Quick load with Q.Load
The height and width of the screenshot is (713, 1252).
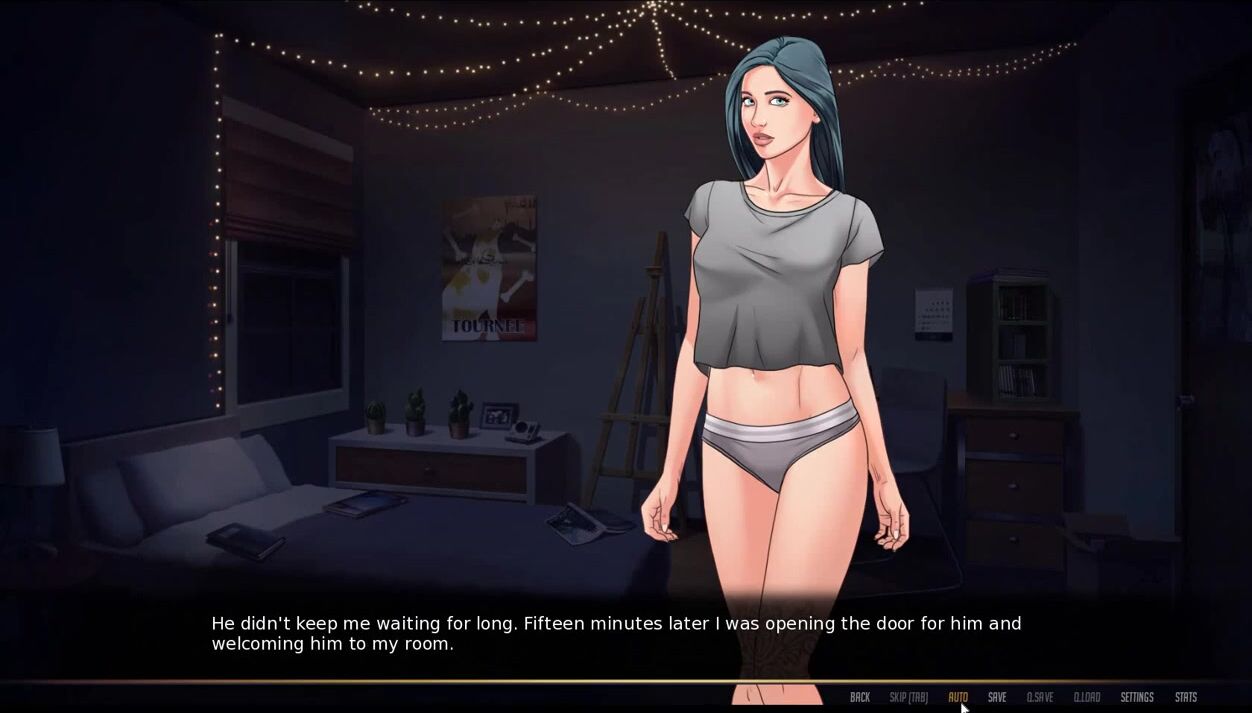click(1086, 697)
